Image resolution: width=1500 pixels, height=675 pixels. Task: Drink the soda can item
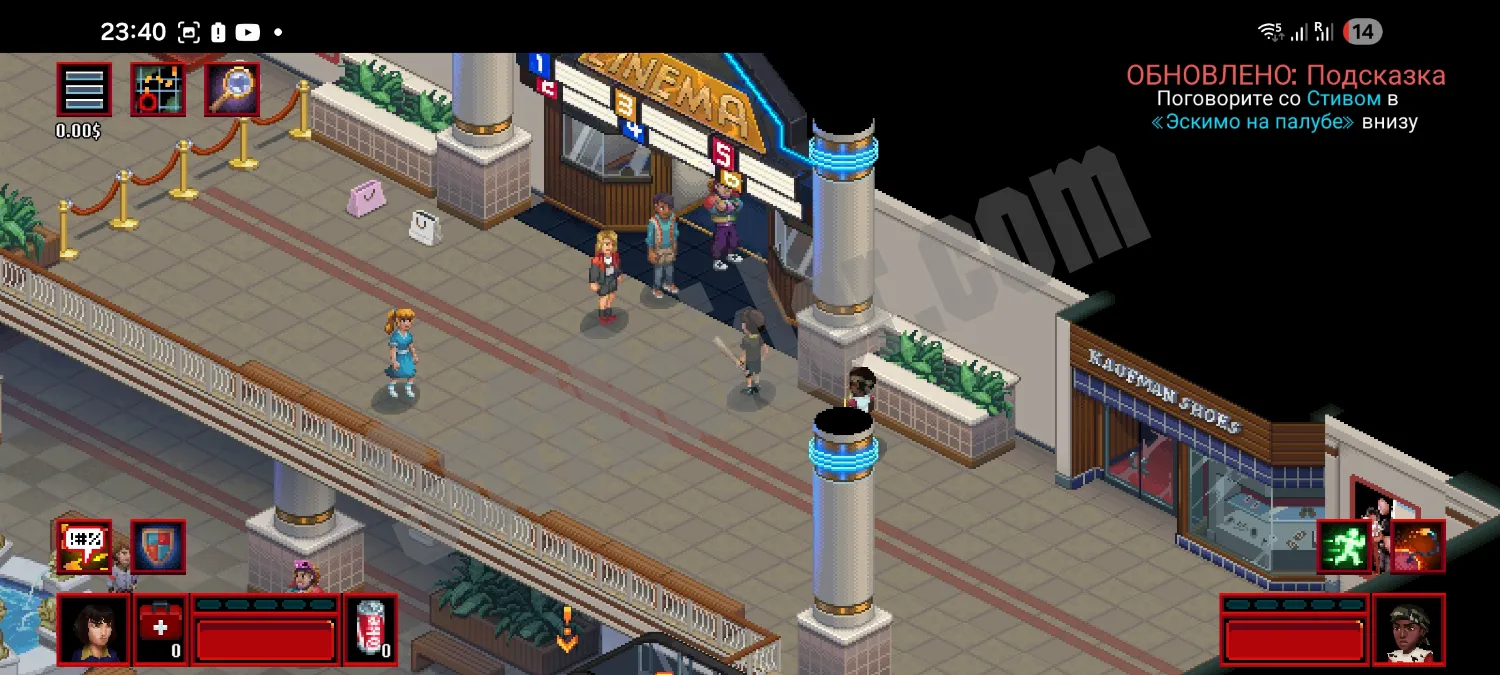[370, 629]
